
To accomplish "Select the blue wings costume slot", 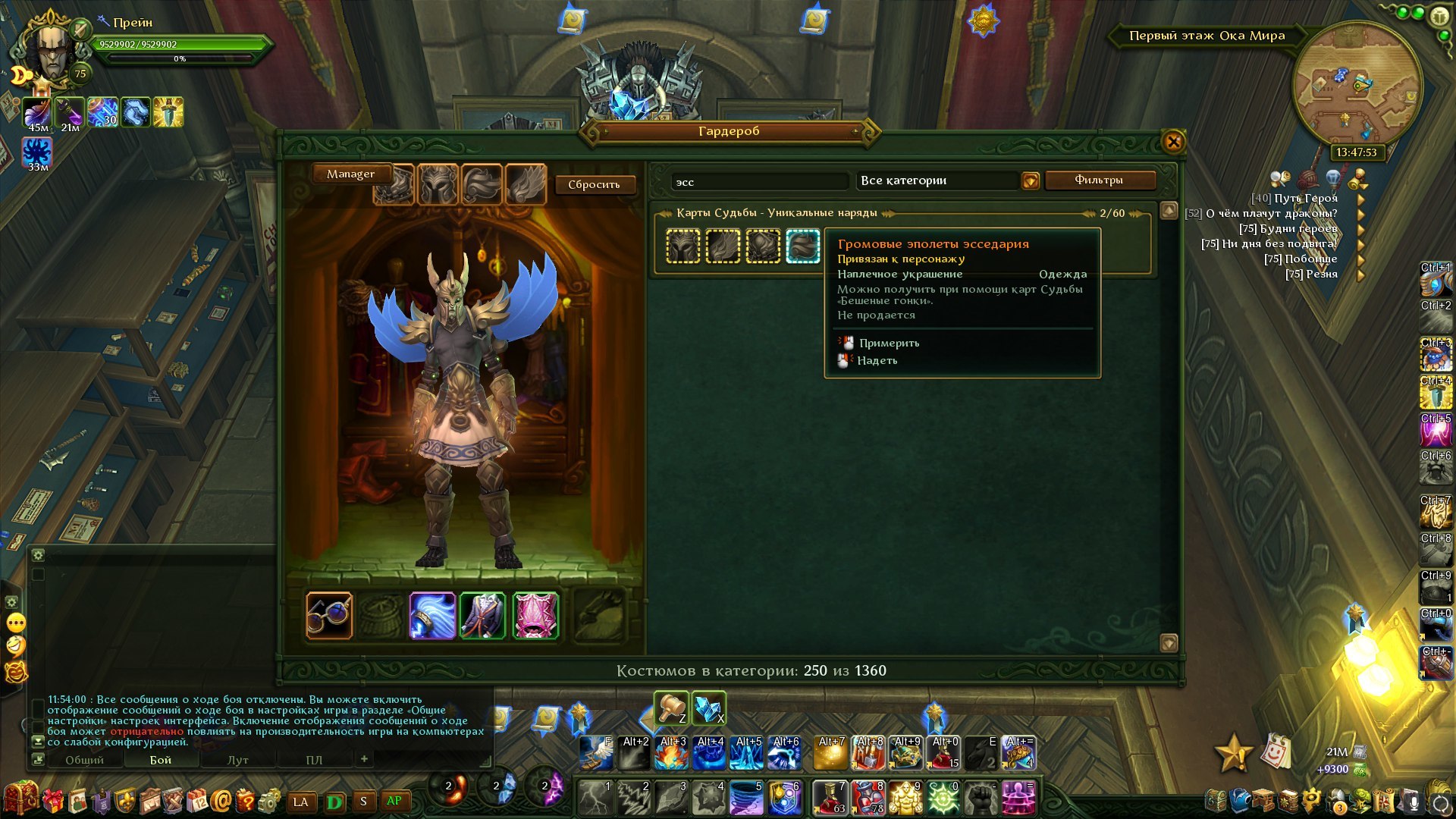I will coord(432,615).
